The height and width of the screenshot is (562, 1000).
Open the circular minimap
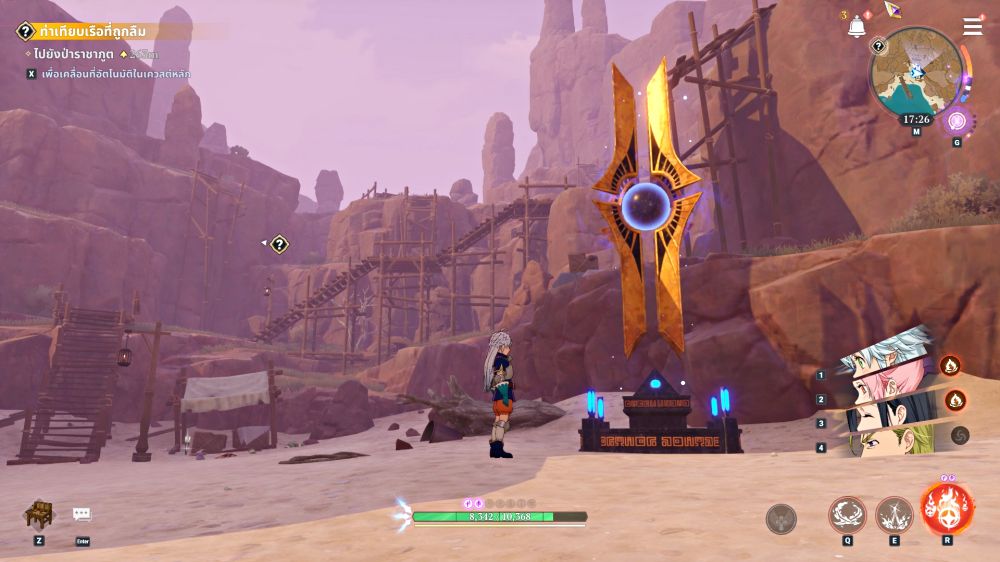[916, 73]
